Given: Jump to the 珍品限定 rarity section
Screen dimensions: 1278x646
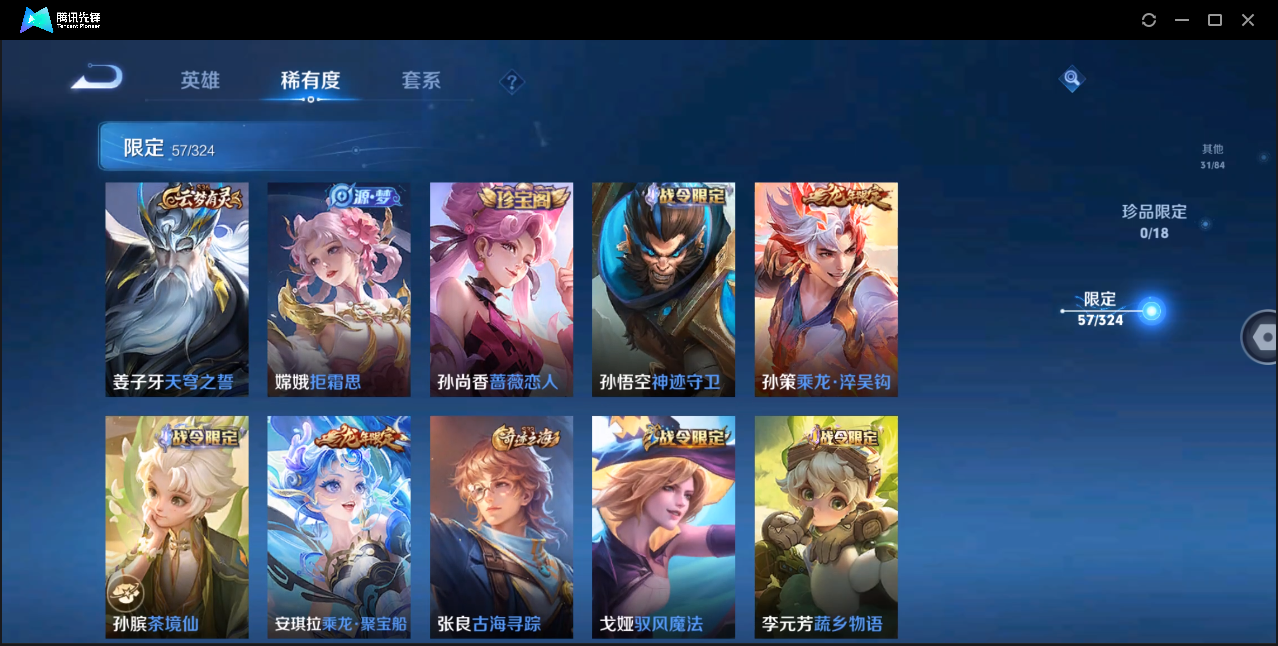Looking at the screenshot, I should pos(1154,221).
